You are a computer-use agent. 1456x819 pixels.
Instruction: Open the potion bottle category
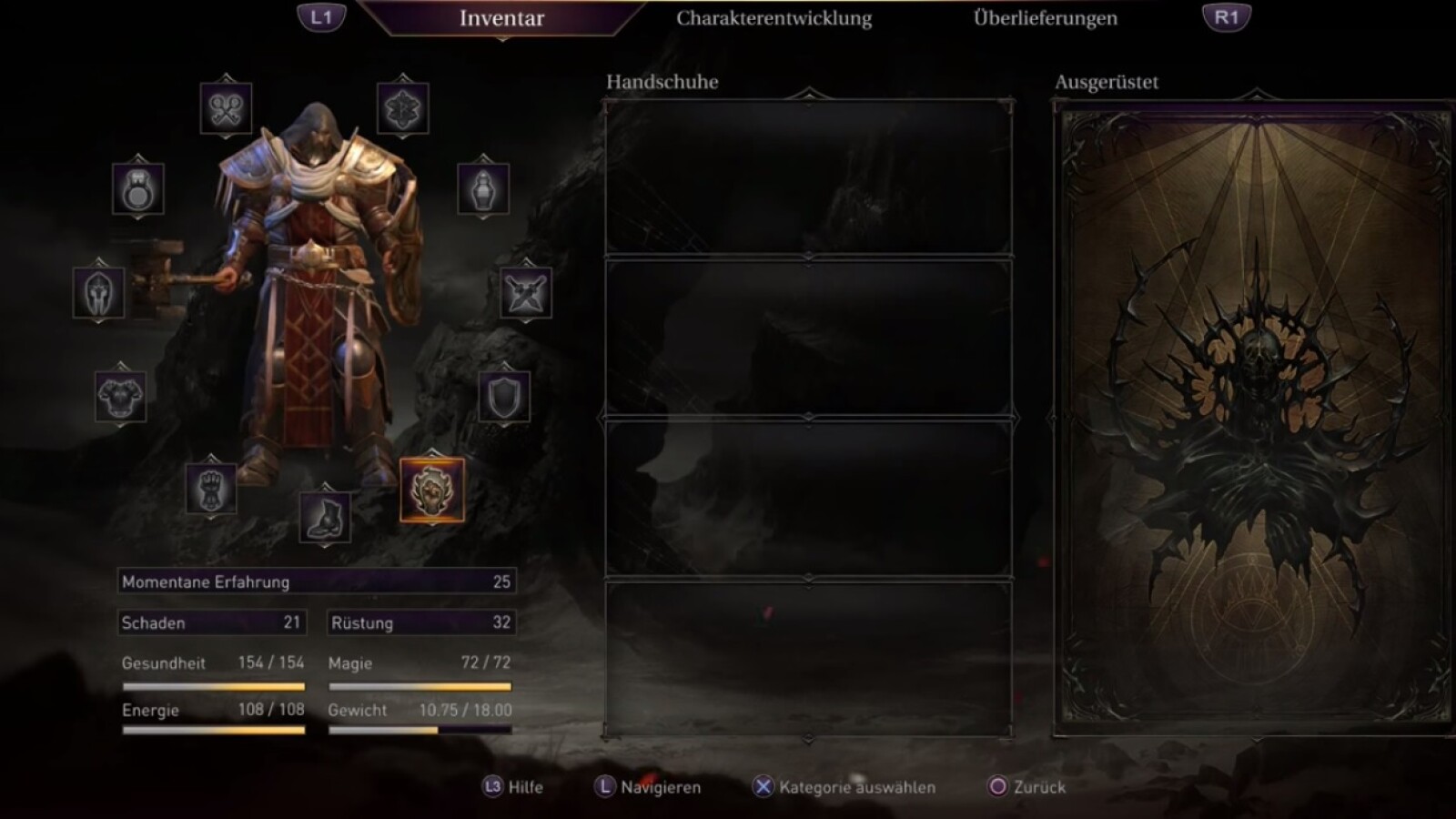482,189
